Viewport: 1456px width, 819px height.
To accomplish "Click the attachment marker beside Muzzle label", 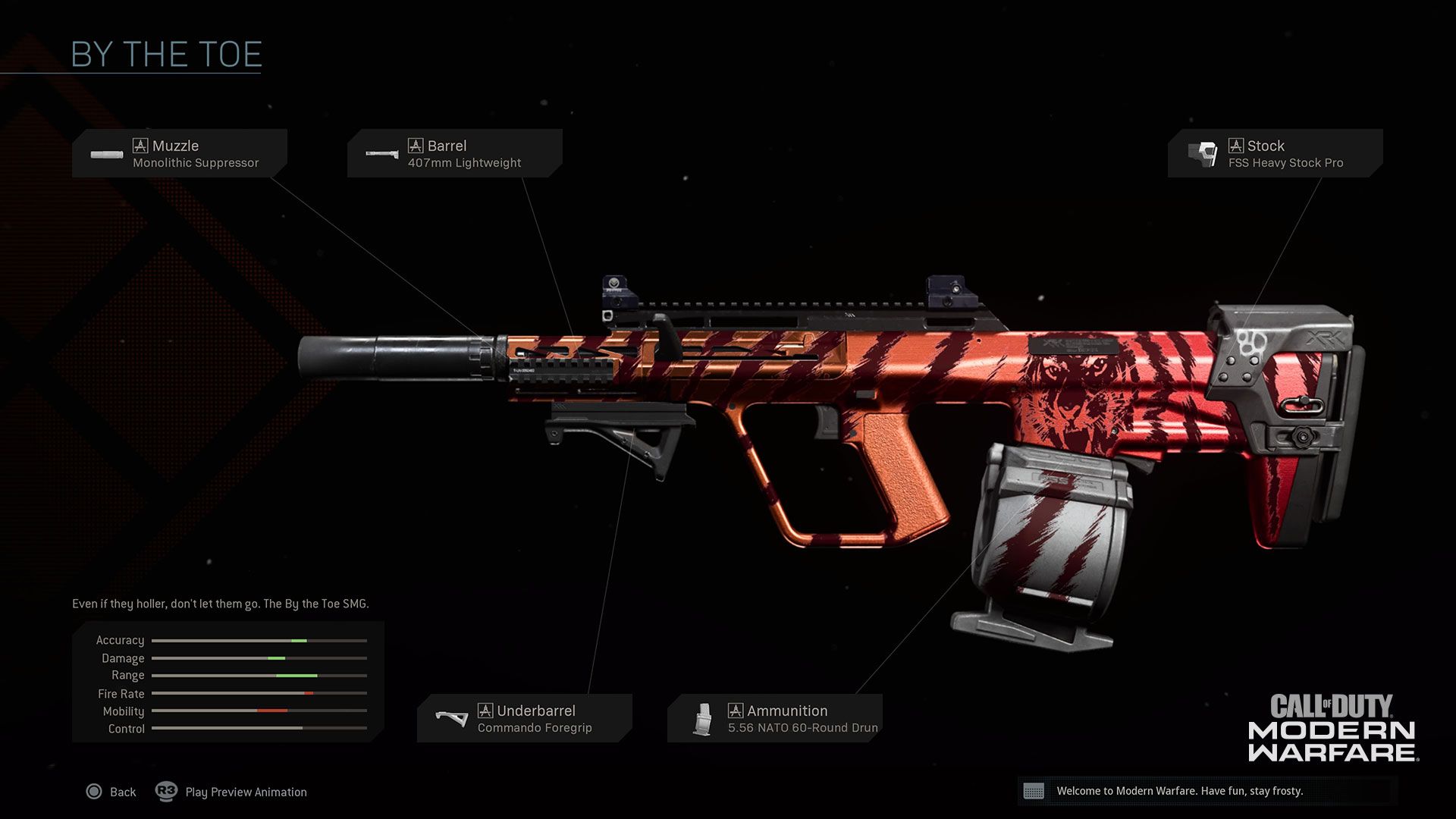I will point(141,146).
